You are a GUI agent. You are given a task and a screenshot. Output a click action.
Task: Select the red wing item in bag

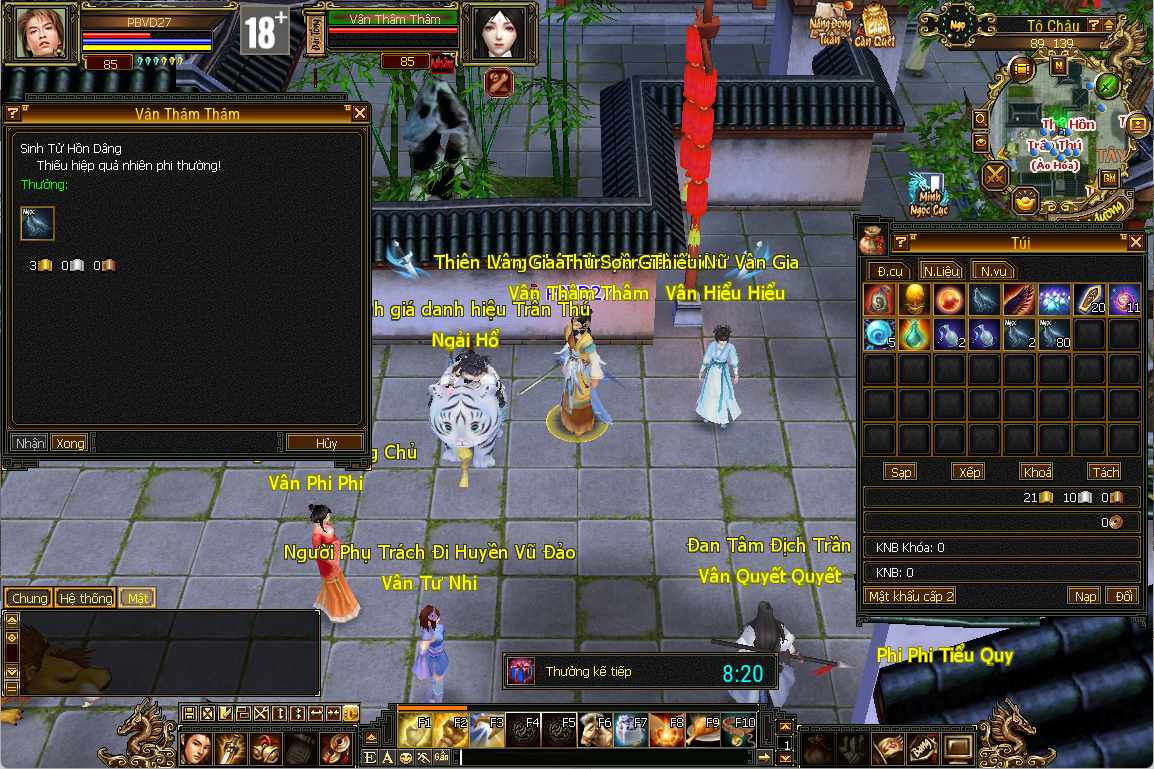[1019, 299]
